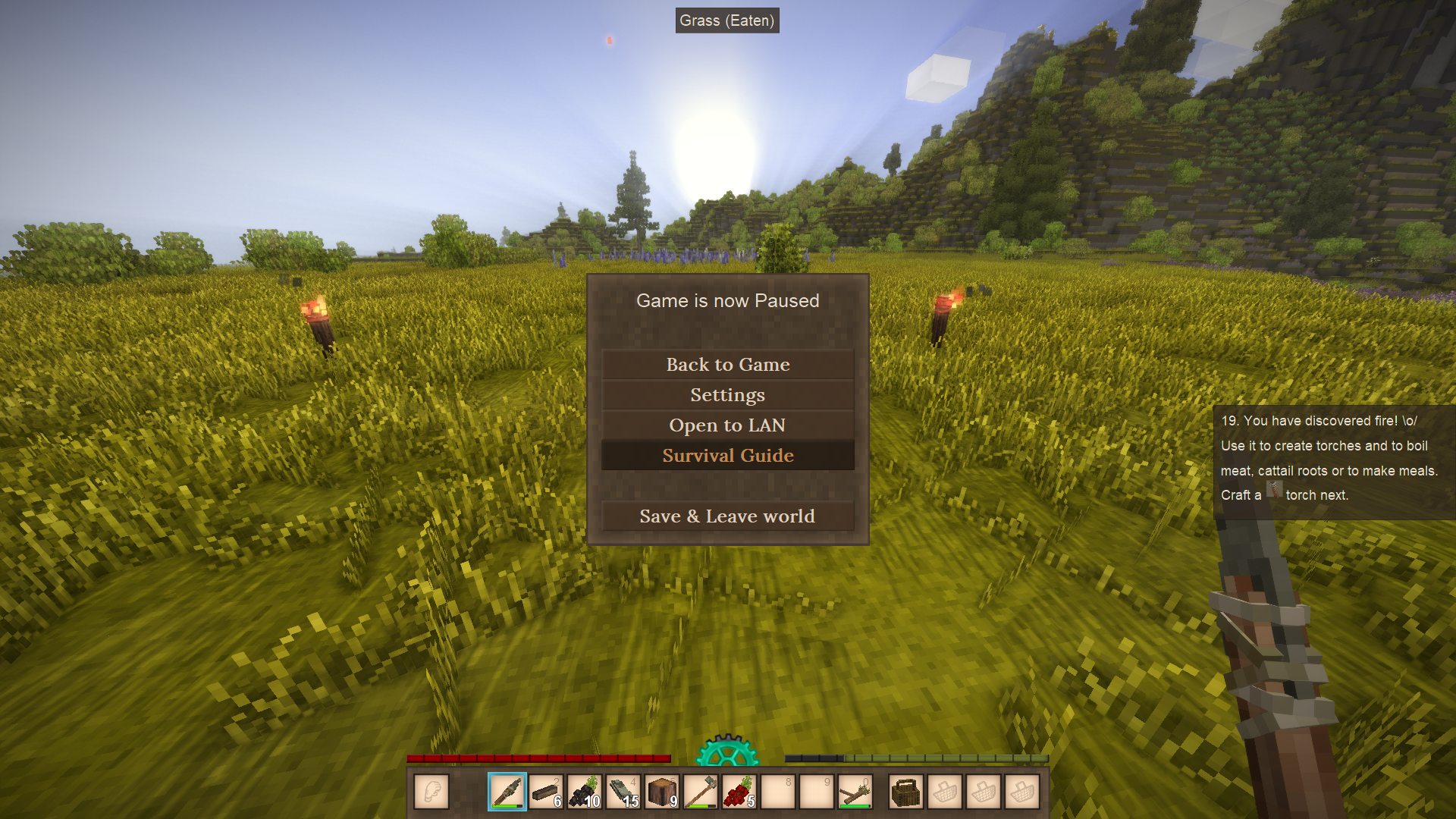Pick the log block slot

661,792
